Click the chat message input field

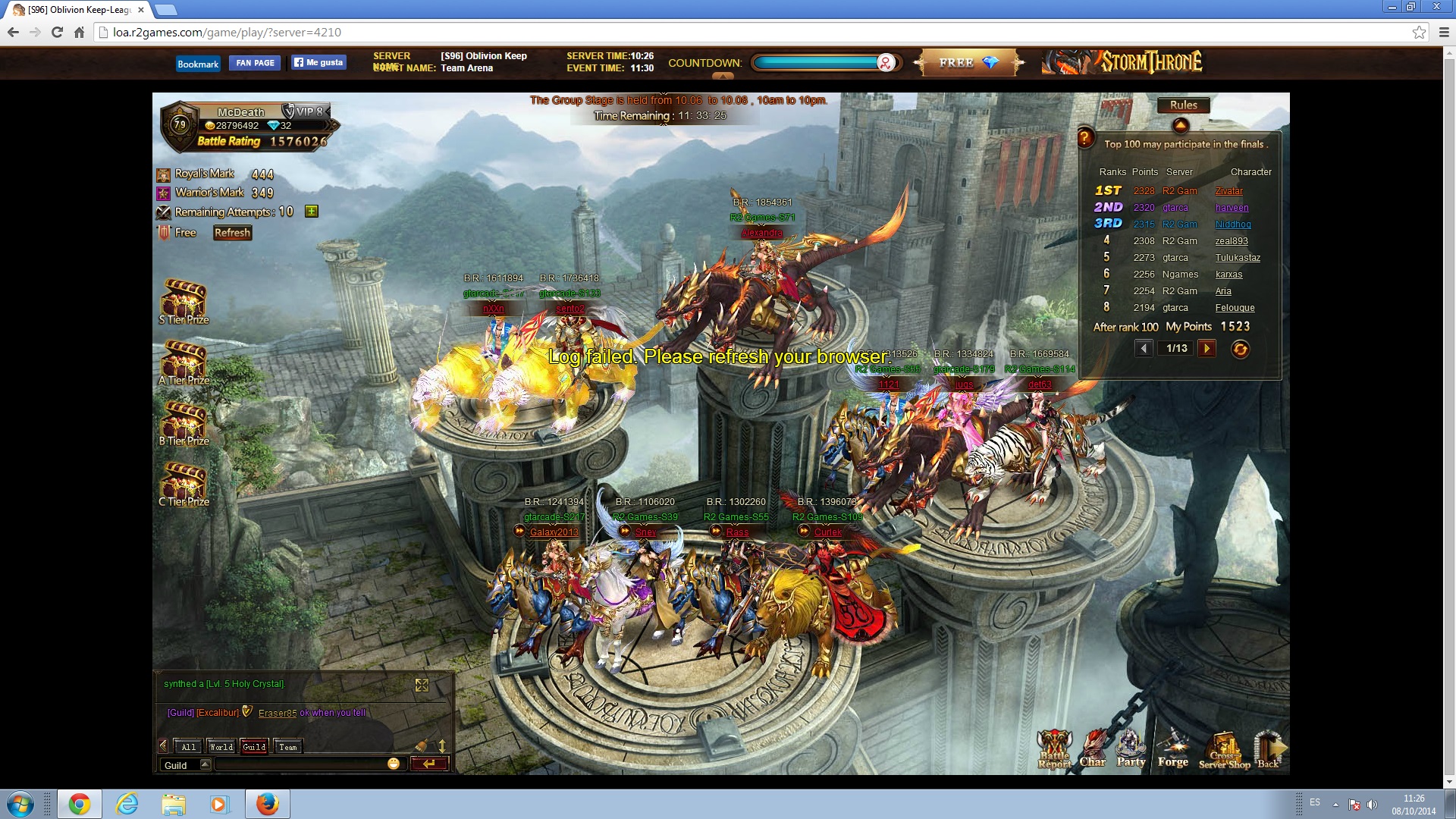tap(300, 764)
